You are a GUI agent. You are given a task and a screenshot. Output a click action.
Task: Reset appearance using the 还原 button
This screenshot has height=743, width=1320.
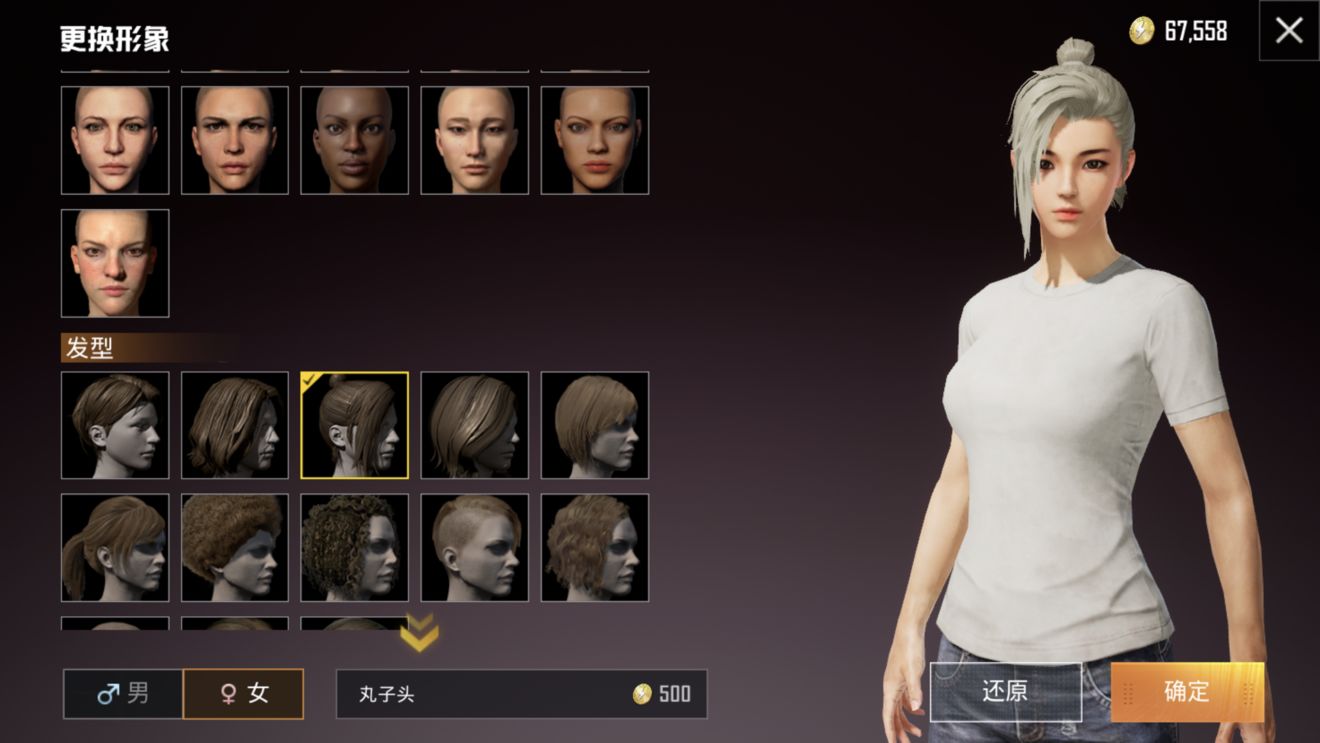point(1005,692)
